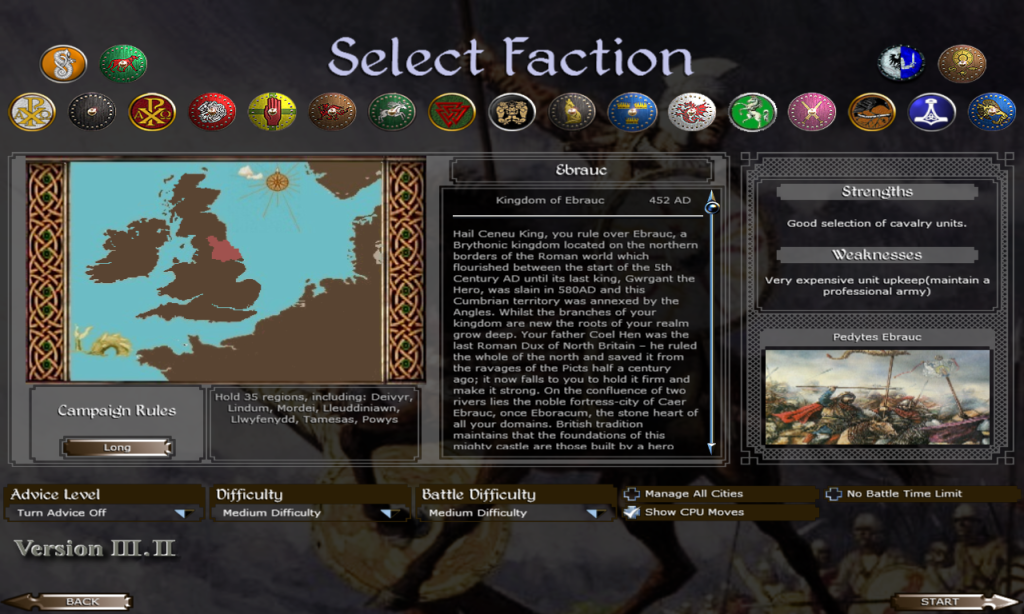Select the blue shield with white Thor's hammer
The image size is (1024, 614).
point(932,112)
